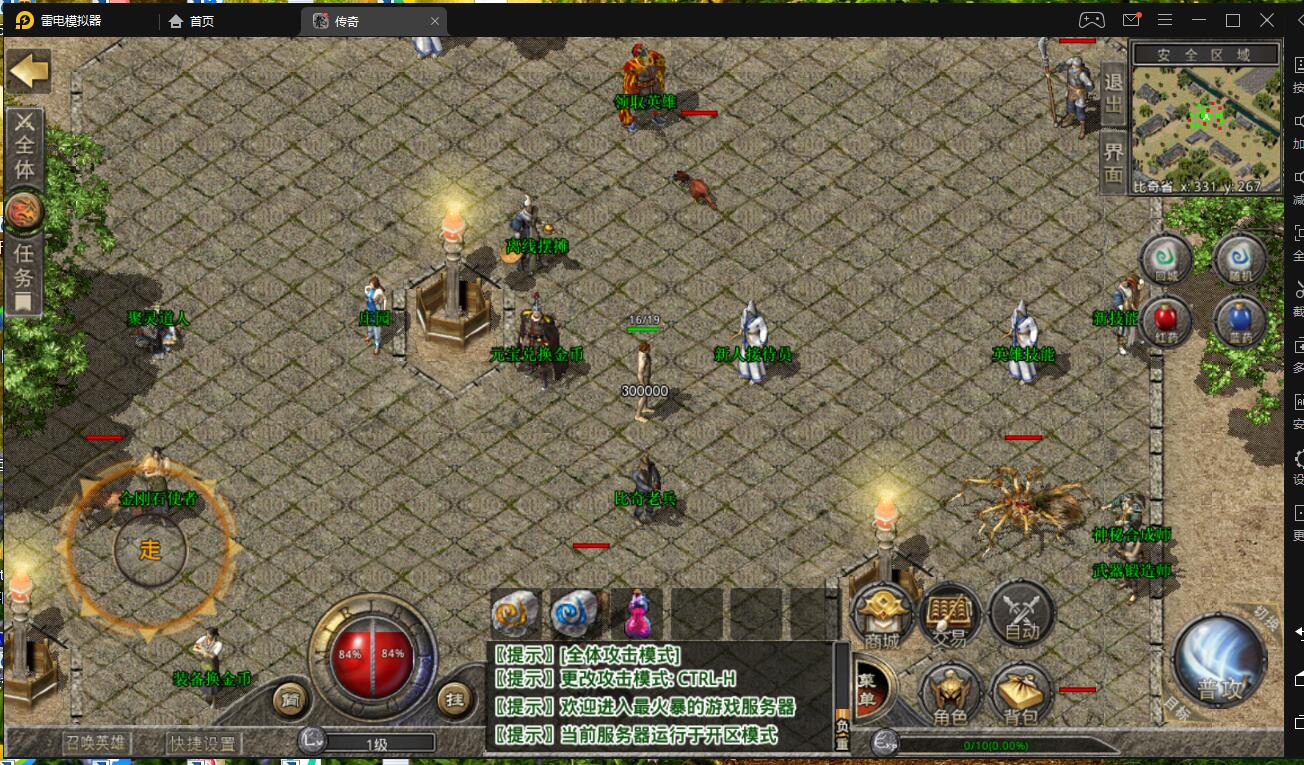Image resolution: width=1304 pixels, height=765 pixels.
Task: Use the 随机 random teleport scroll
Action: pos(1240,260)
